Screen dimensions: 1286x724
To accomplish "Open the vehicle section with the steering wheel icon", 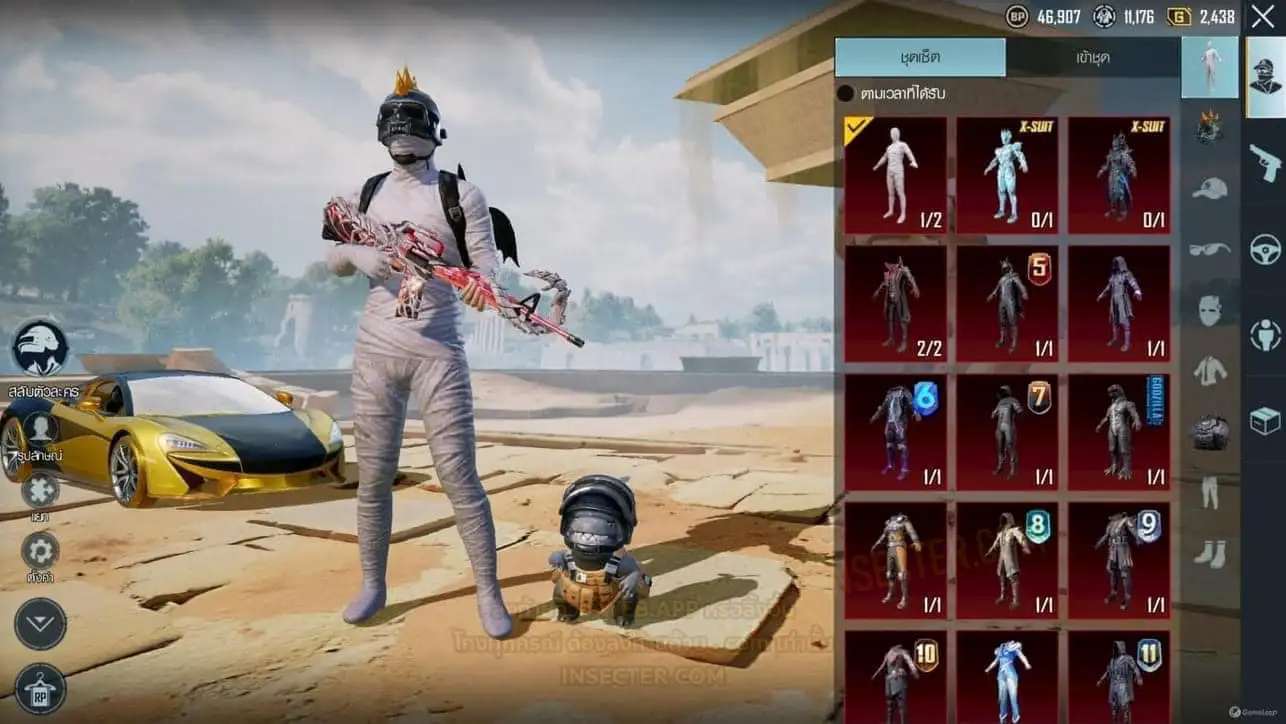I will pyautogui.click(x=1265, y=248).
